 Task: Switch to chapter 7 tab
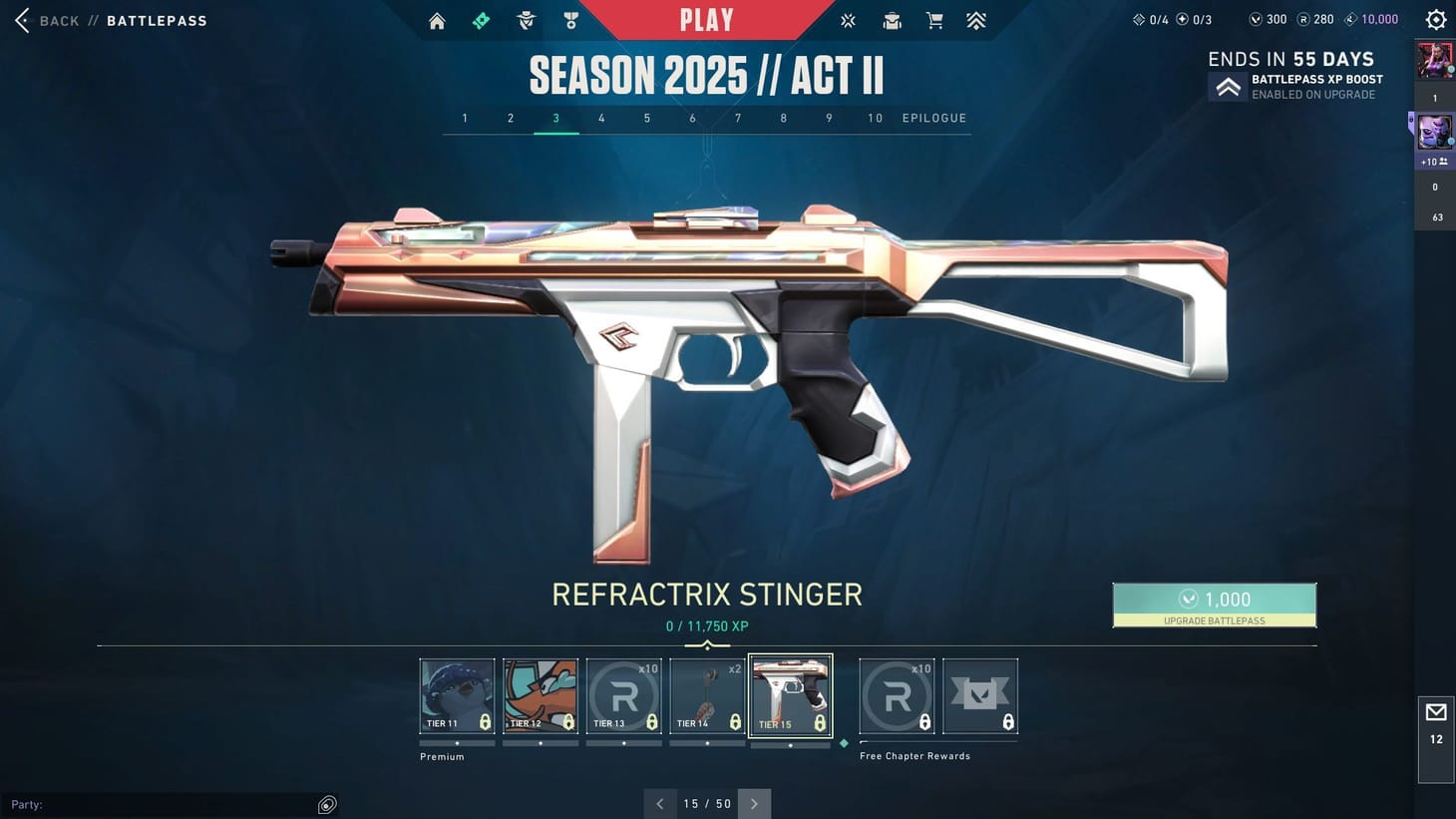(738, 118)
